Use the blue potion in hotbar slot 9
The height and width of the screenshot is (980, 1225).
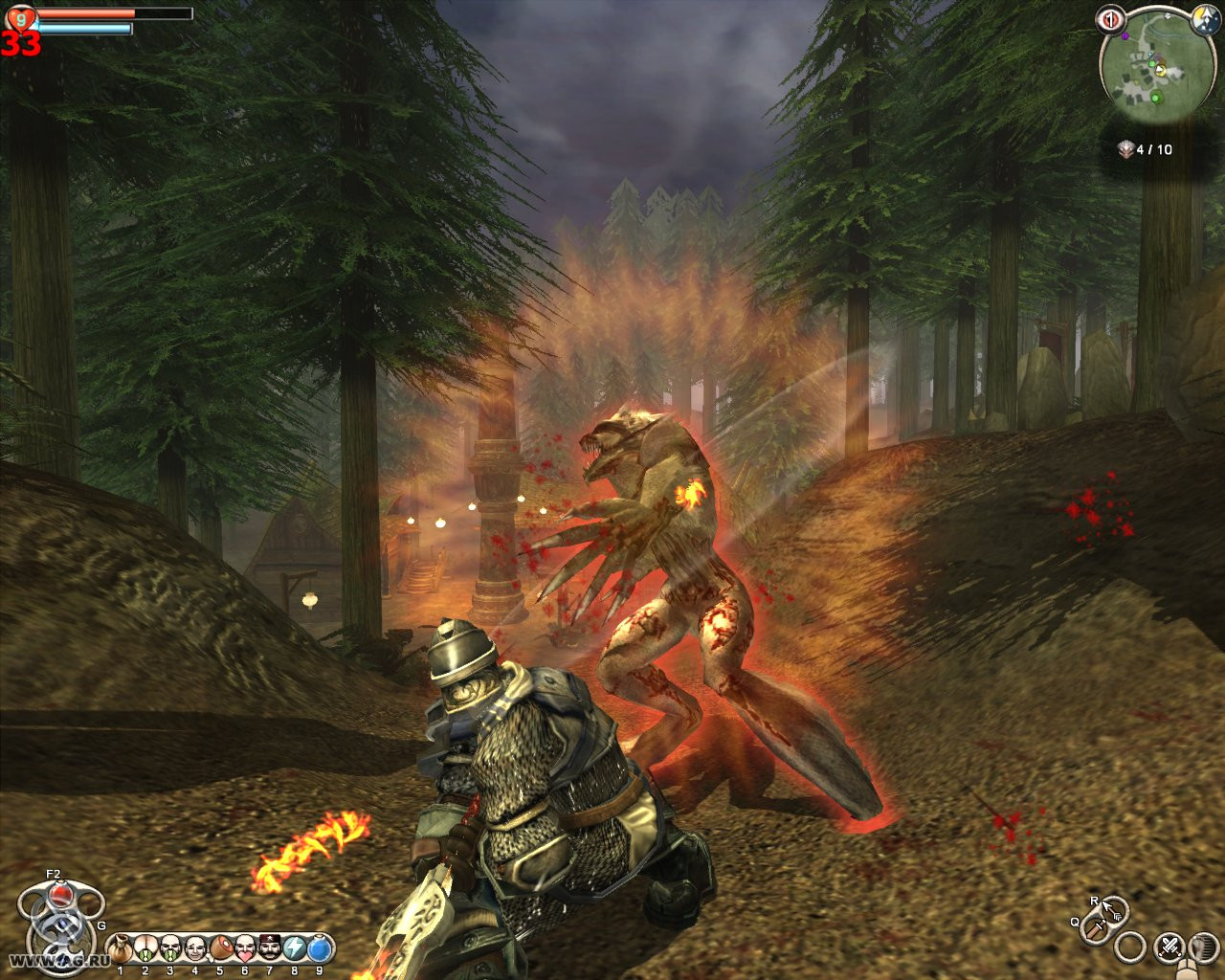click(320, 947)
